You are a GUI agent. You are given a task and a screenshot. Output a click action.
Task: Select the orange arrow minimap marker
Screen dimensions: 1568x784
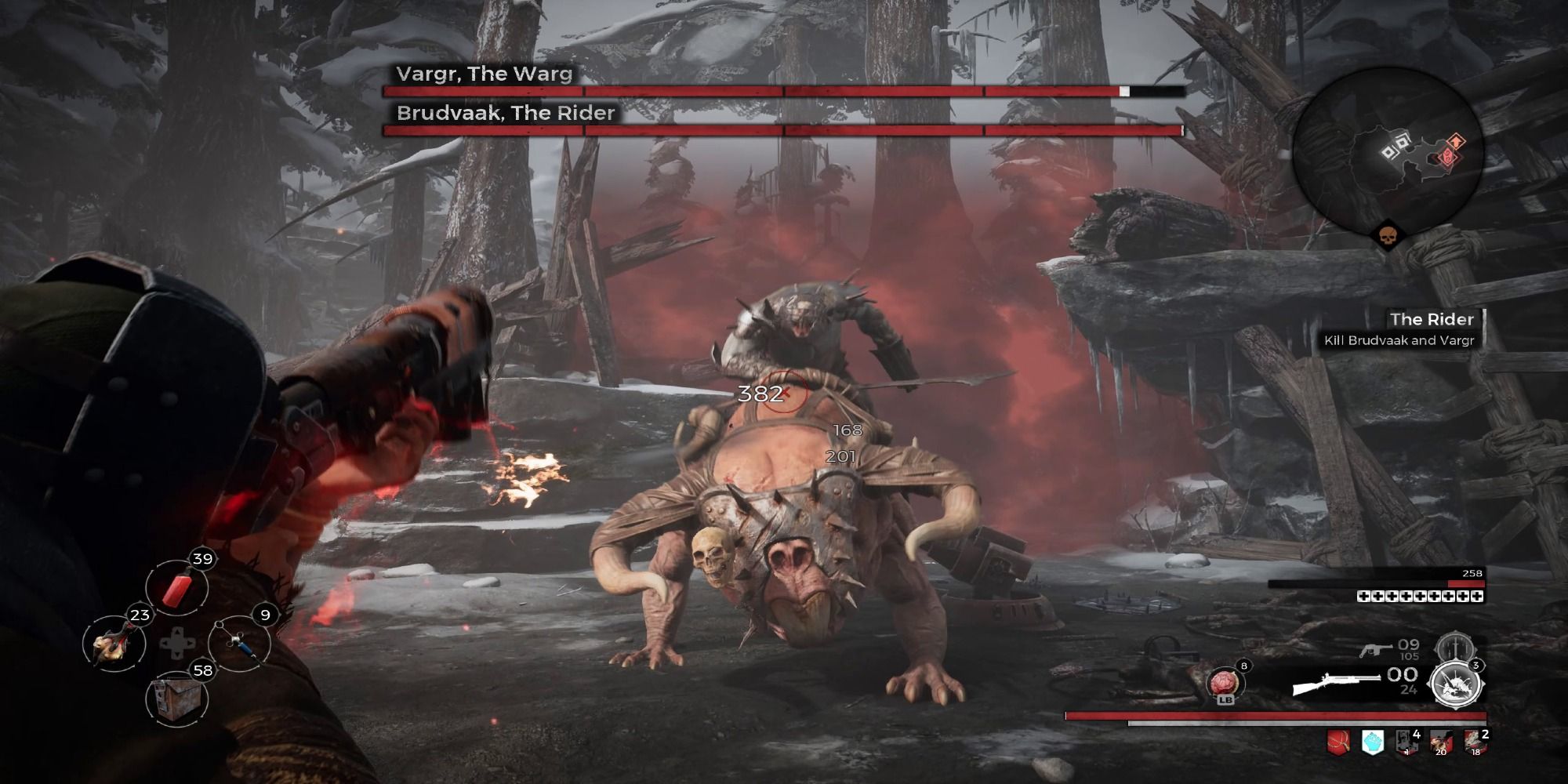click(x=1455, y=141)
